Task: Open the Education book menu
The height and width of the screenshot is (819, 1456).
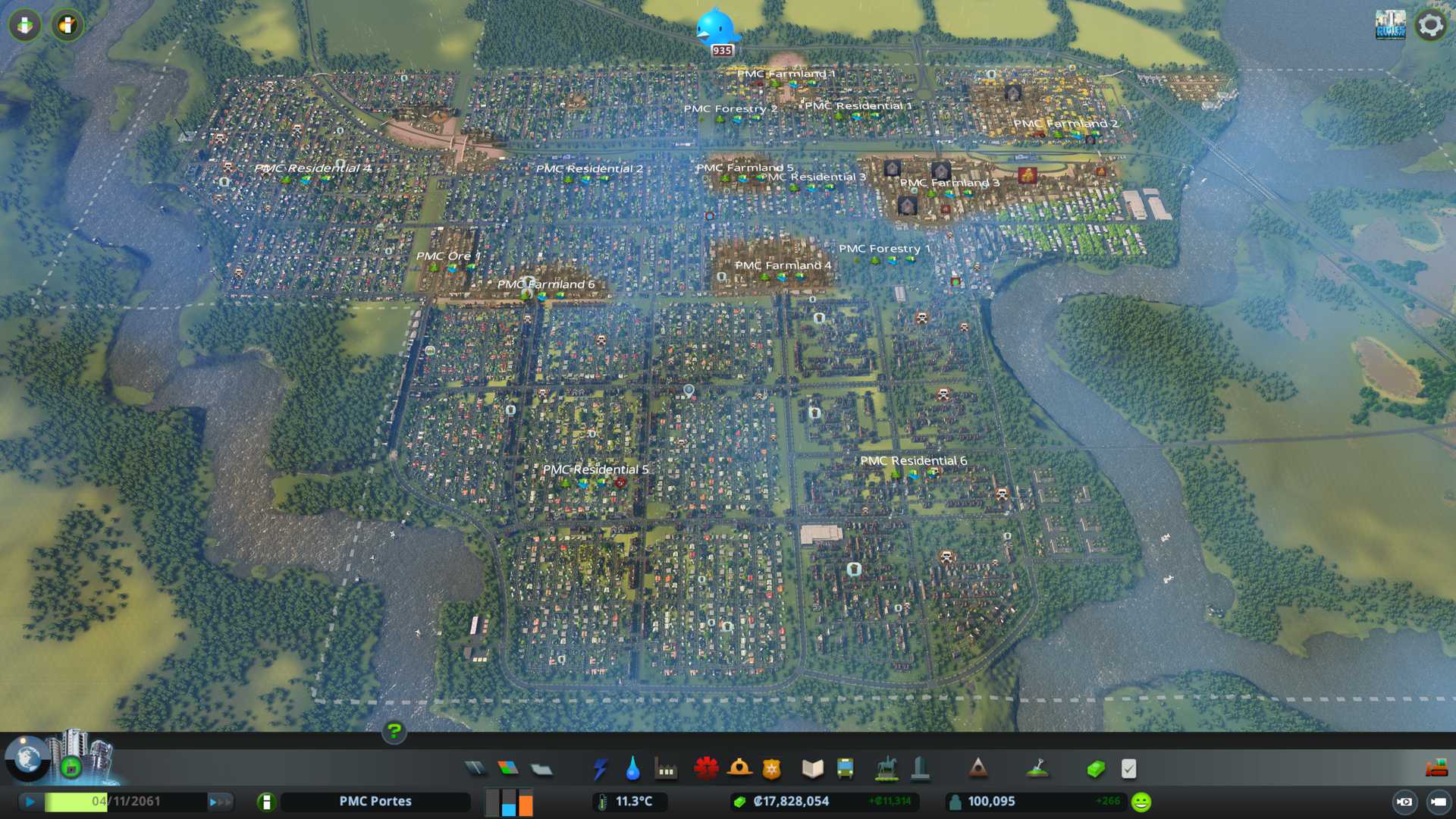Action: click(812, 769)
